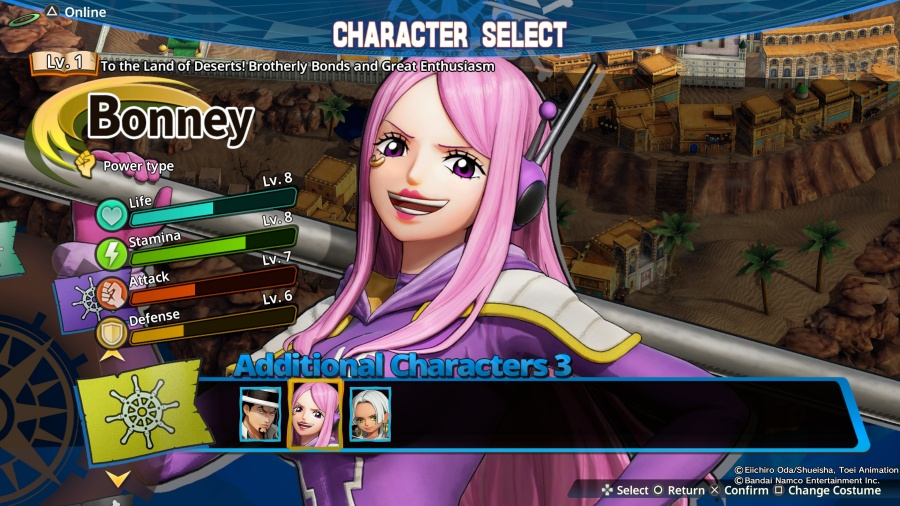
Task: Click the up arrow above the flag
Action: point(113,354)
